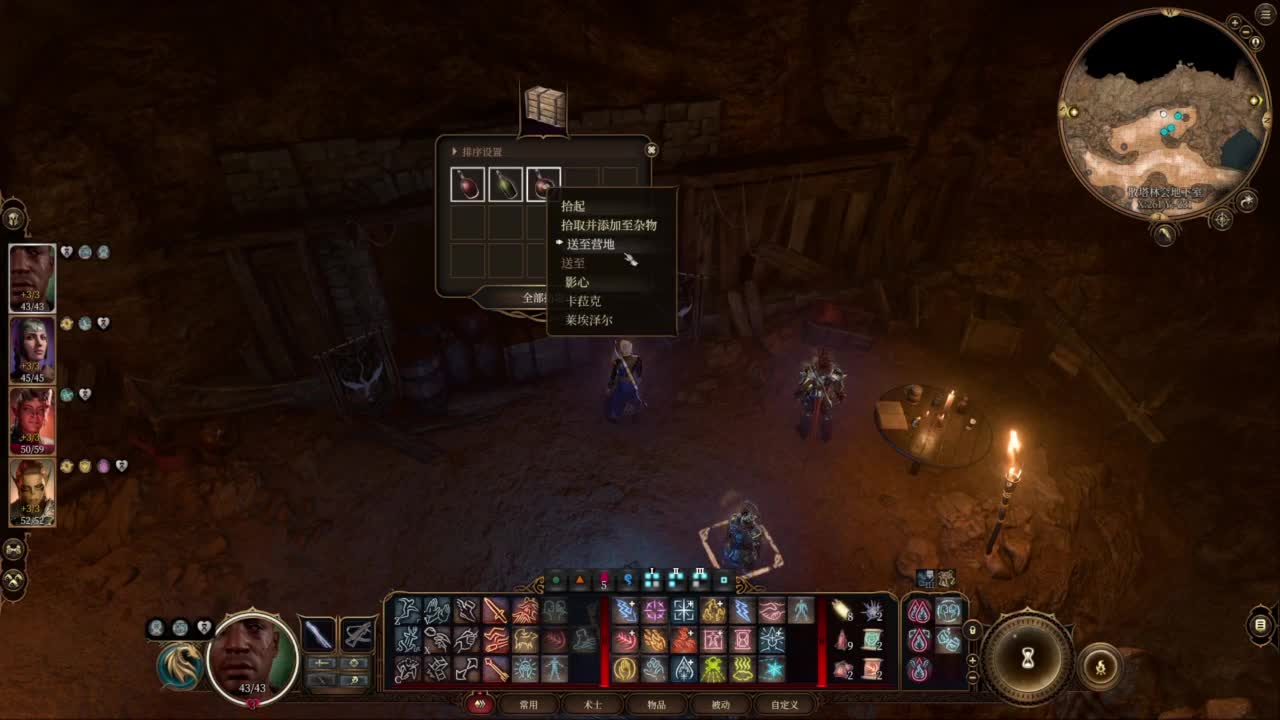Show the 被动 passives tab
The width and height of the screenshot is (1280, 720).
[x=720, y=704]
